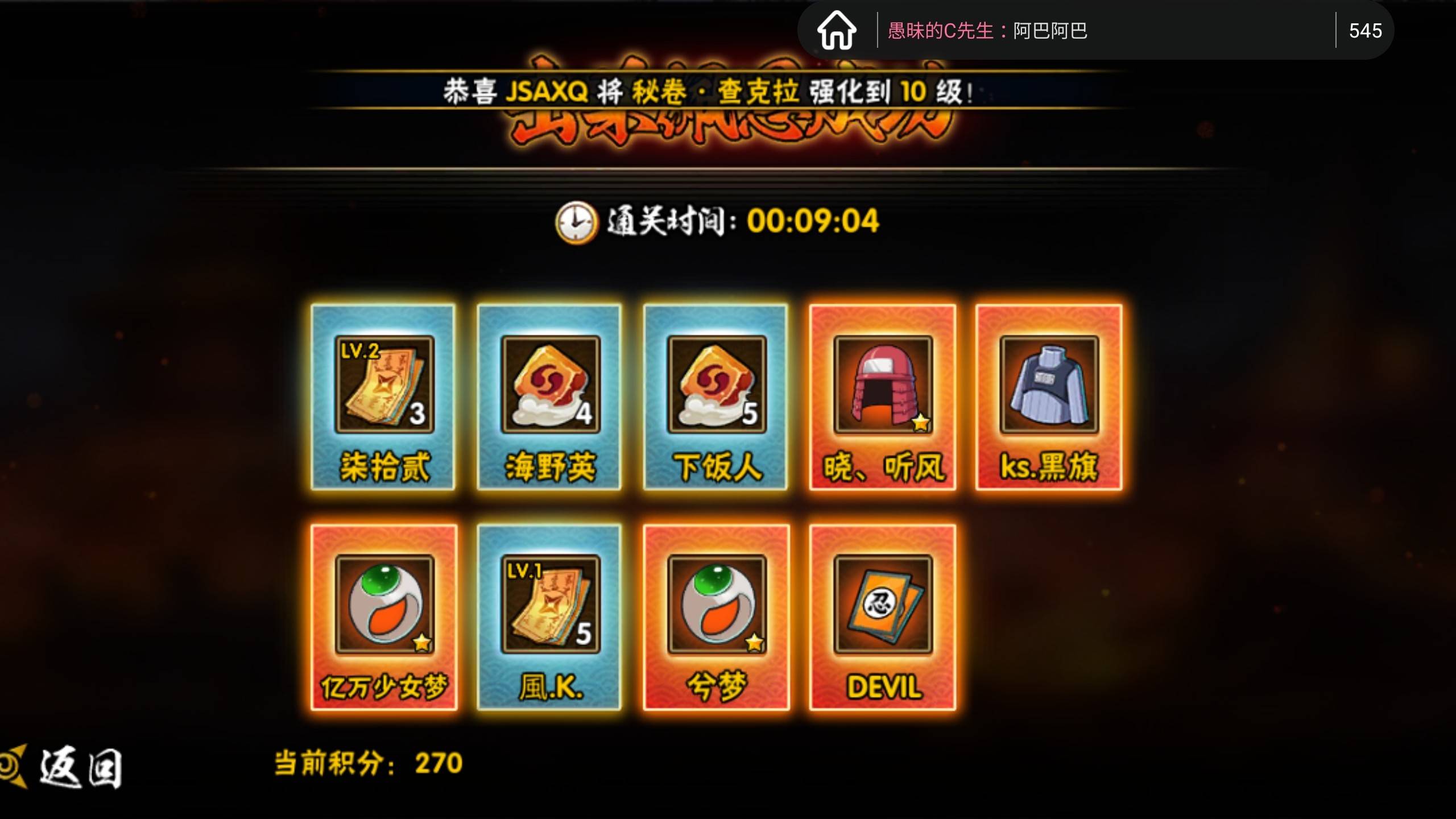Open the home icon in the overlay
1456x819 pixels.
click(837, 31)
